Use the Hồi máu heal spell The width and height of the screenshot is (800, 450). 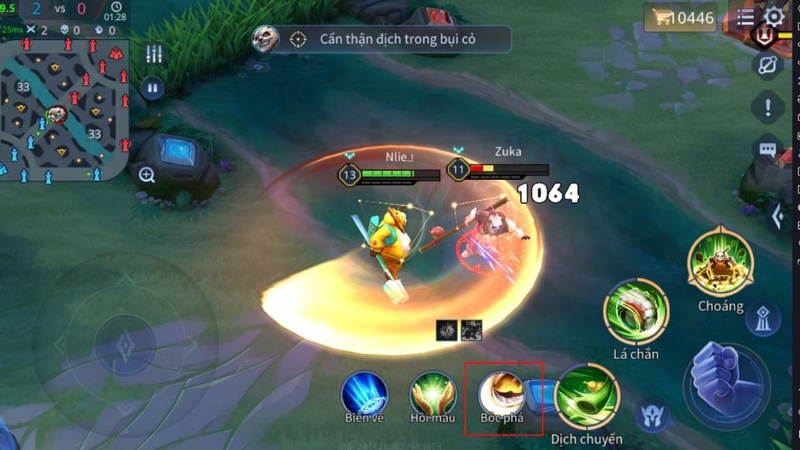tap(433, 393)
